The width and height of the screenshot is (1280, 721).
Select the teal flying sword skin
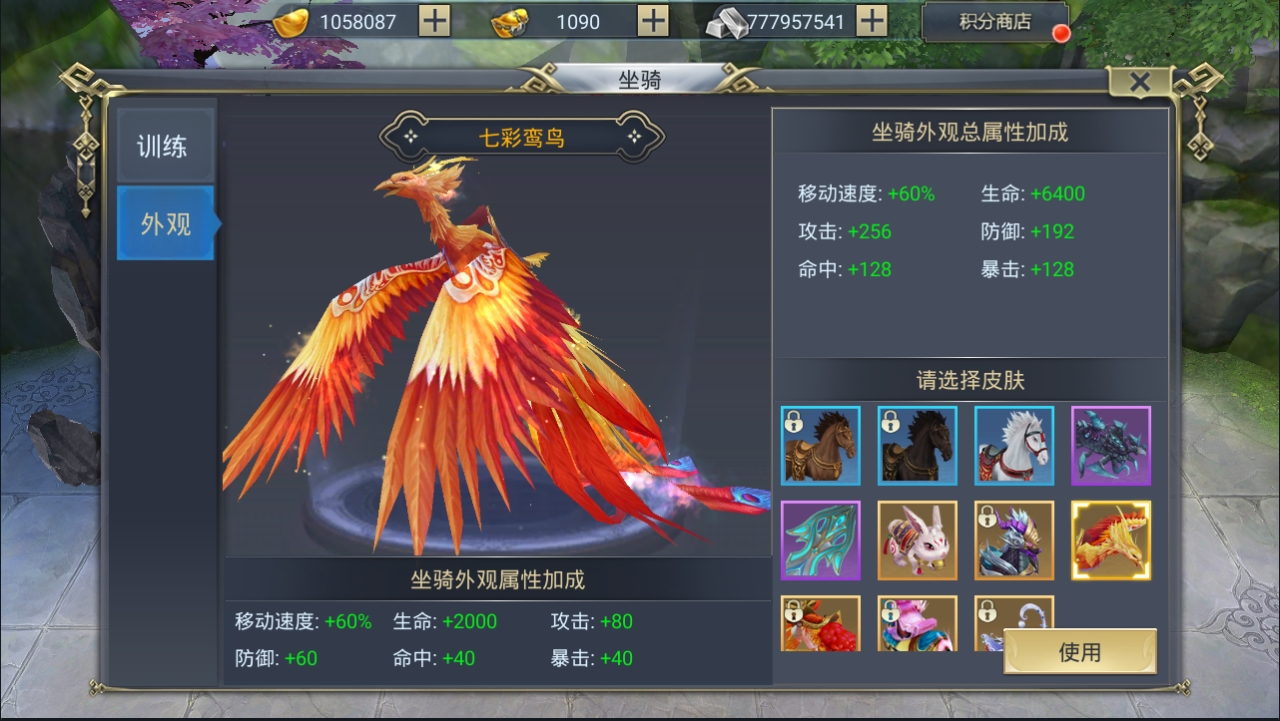tap(821, 540)
